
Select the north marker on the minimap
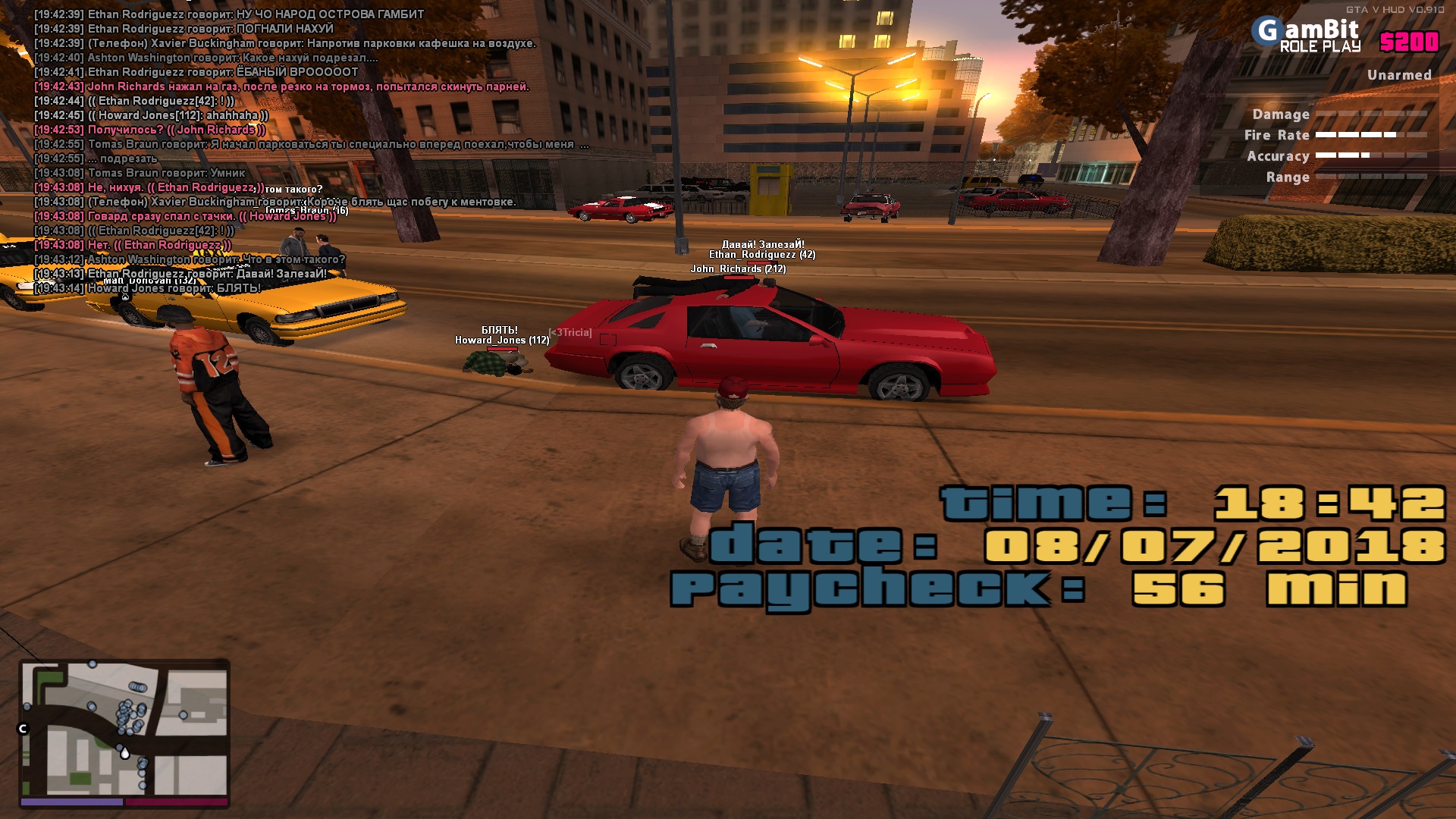click(23, 729)
